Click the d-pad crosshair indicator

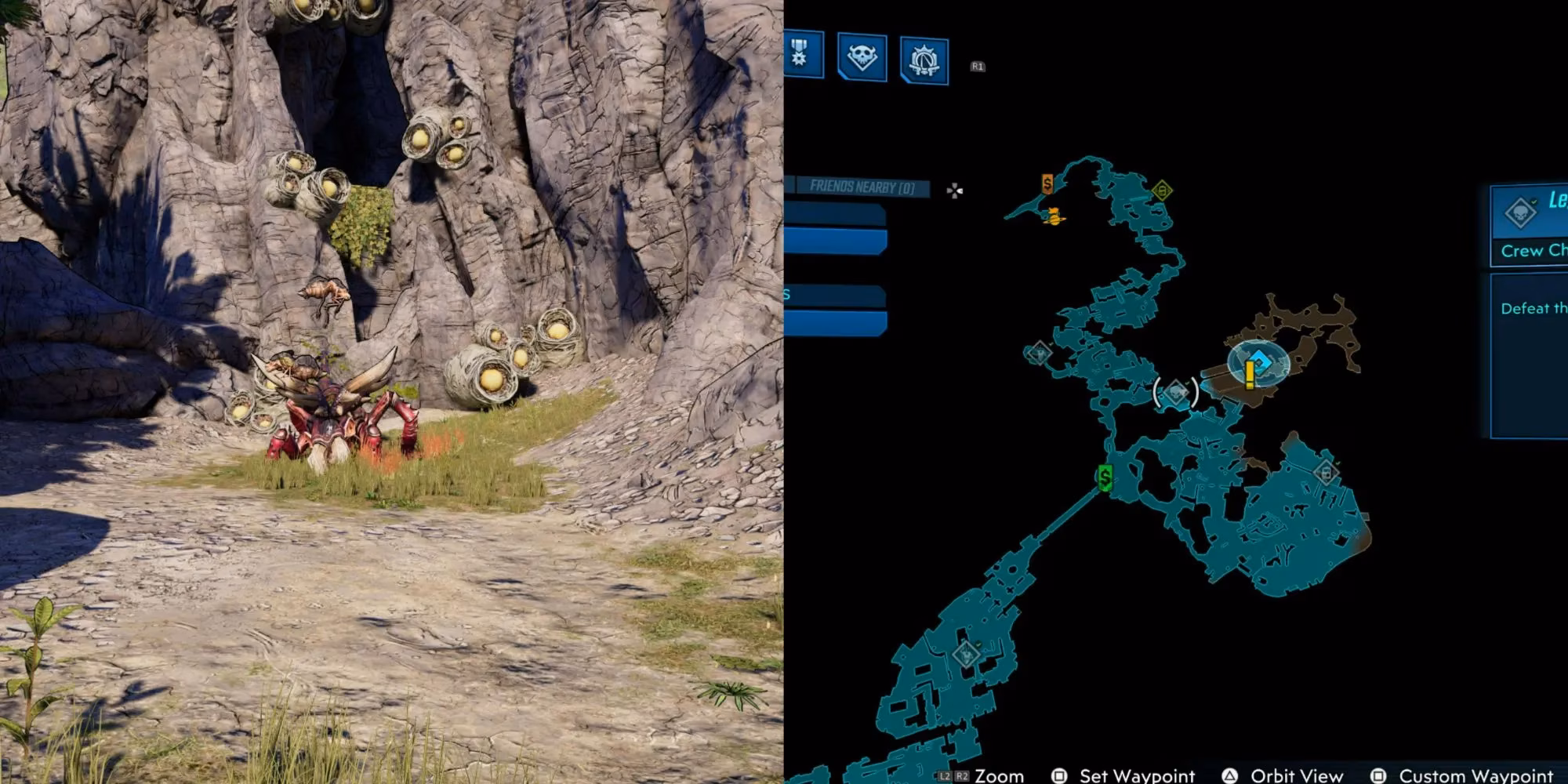coord(953,190)
